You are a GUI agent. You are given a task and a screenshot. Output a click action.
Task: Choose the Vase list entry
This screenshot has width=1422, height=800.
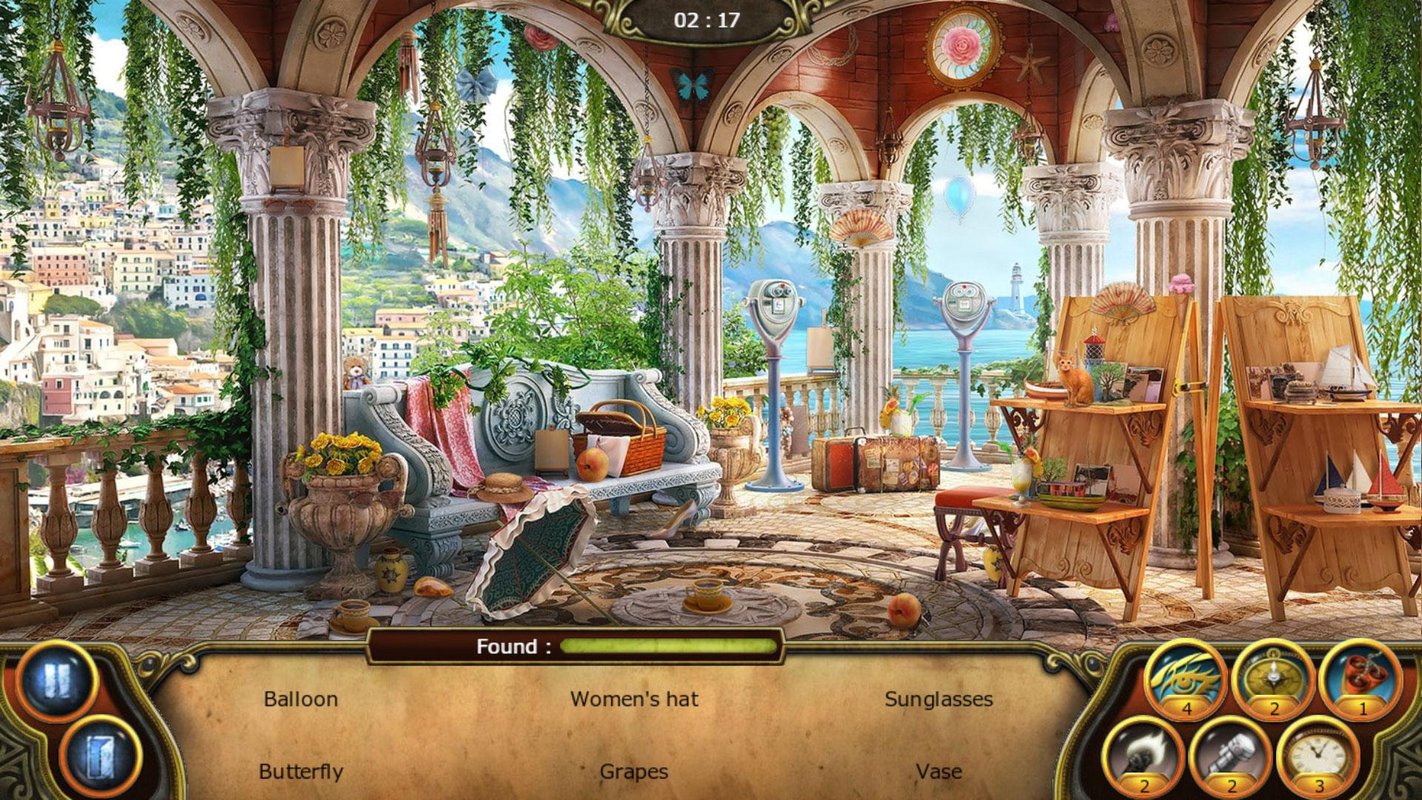pyautogui.click(x=938, y=772)
